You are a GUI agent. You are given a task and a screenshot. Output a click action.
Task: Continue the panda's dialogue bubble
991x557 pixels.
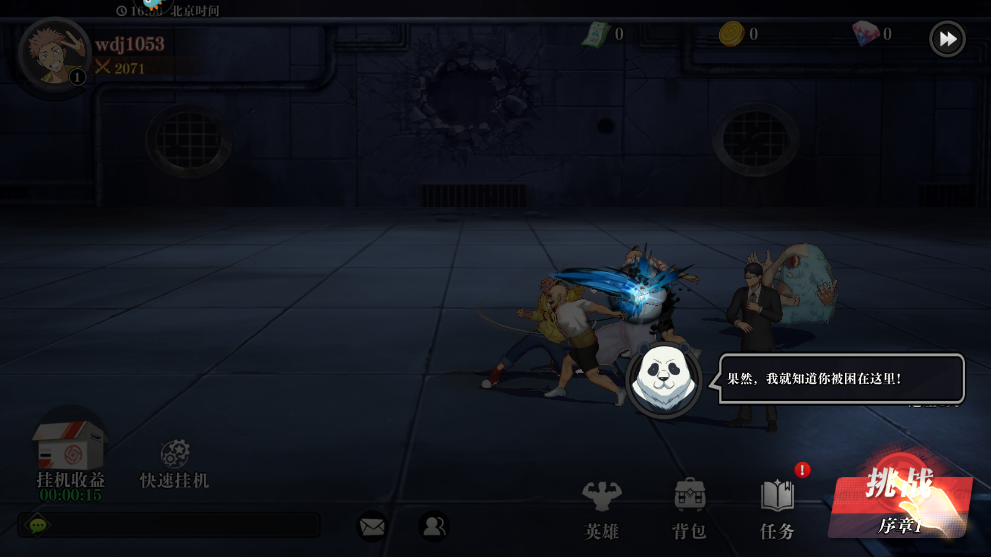840,379
